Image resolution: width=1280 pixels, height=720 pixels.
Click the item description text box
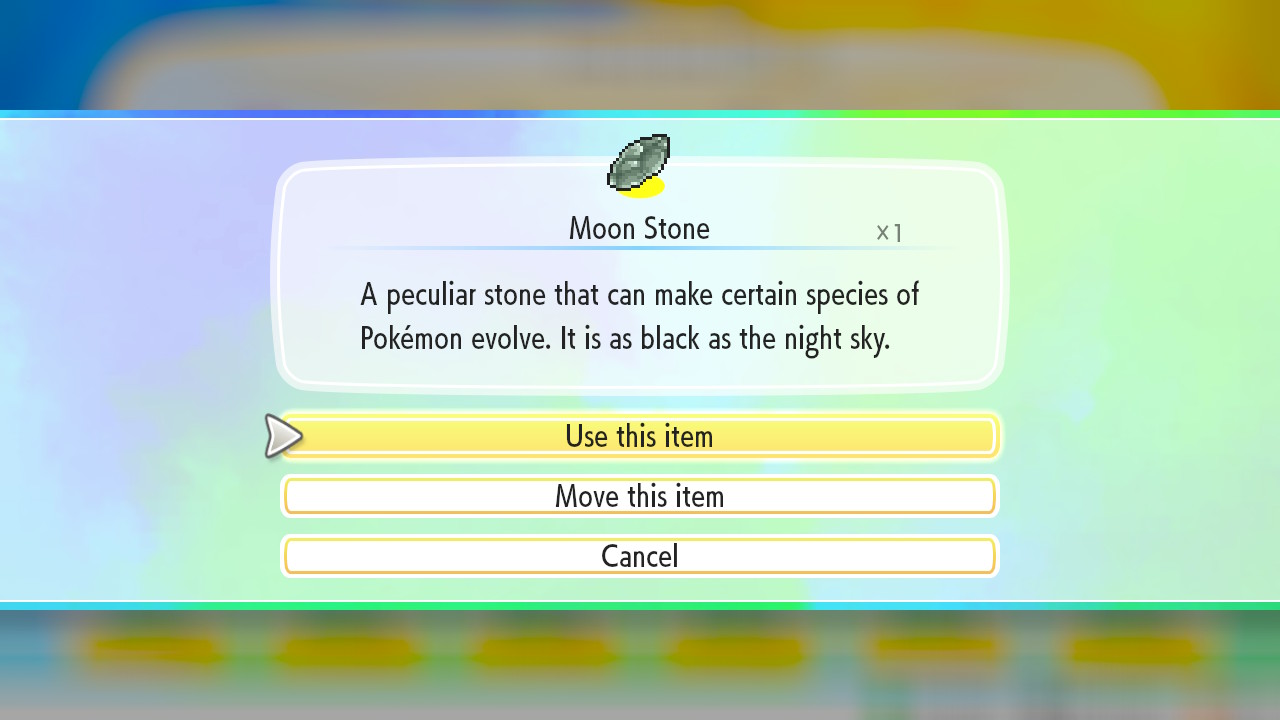(x=640, y=316)
